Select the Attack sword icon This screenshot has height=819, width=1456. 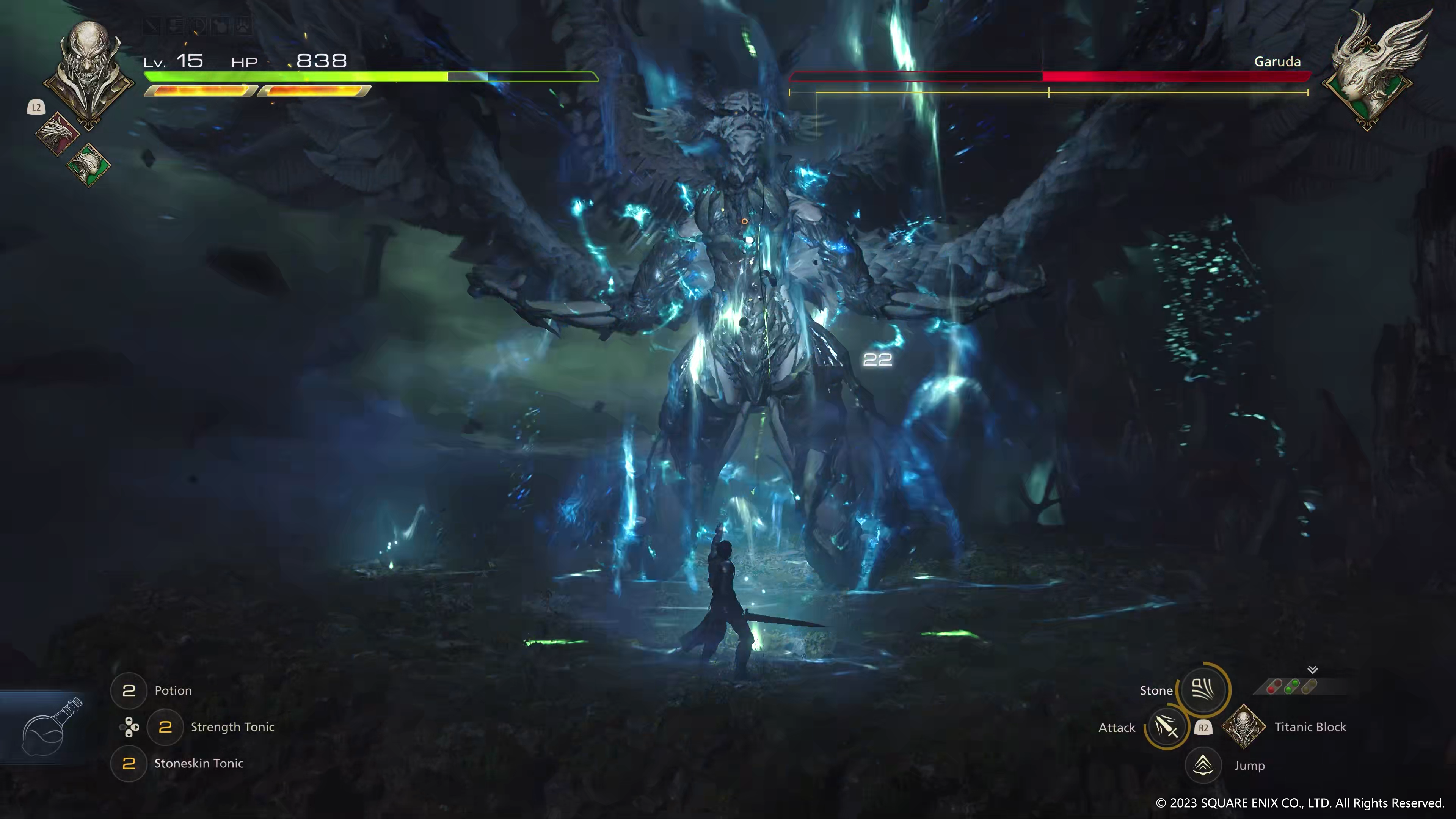[x=1167, y=728]
